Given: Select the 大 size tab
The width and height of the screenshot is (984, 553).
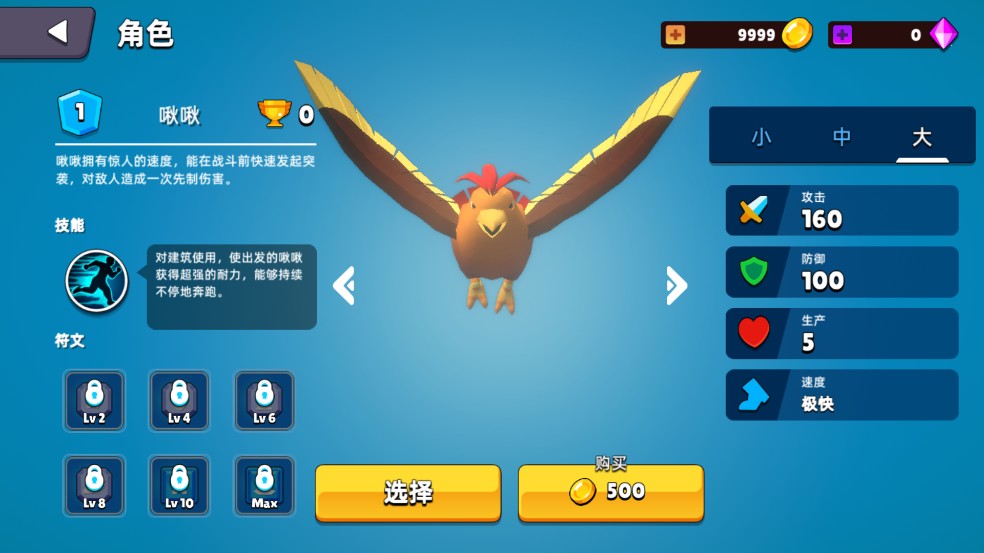Looking at the screenshot, I should point(921,137).
